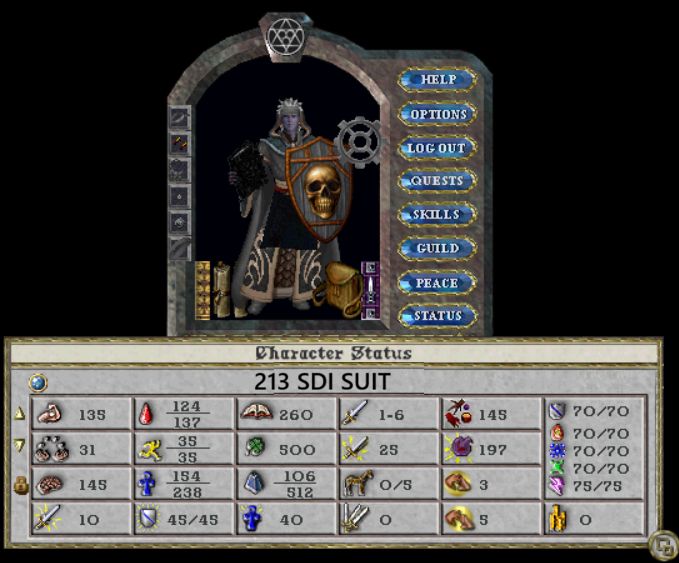Click the Log Out button
Image resolution: width=679 pixels, height=563 pixels.
click(x=437, y=148)
